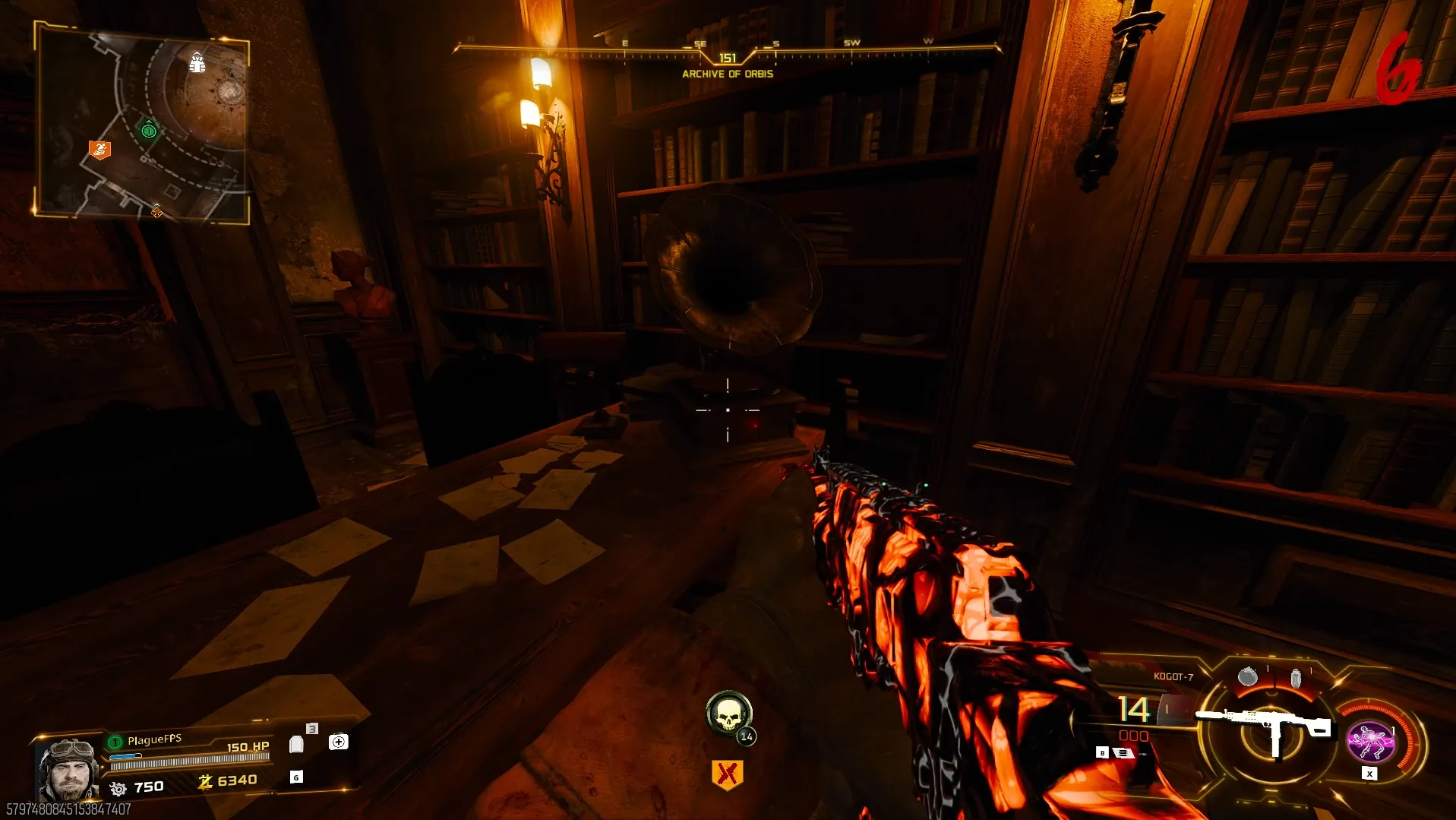The width and height of the screenshot is (1456, 820).
Task: Click the armor plate icon
Action: 297,744
